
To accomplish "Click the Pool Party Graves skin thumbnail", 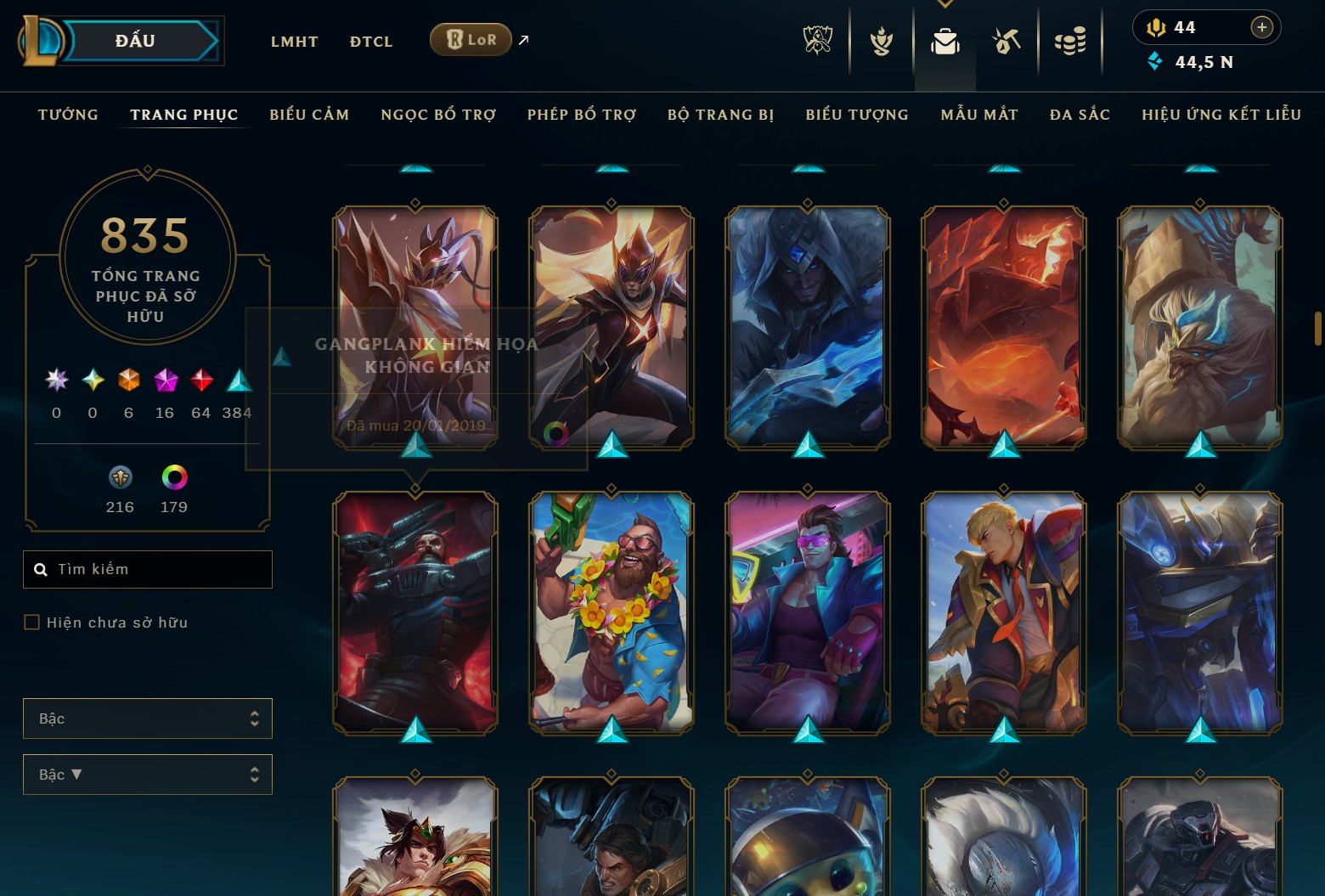I will (x=611, y=613).
